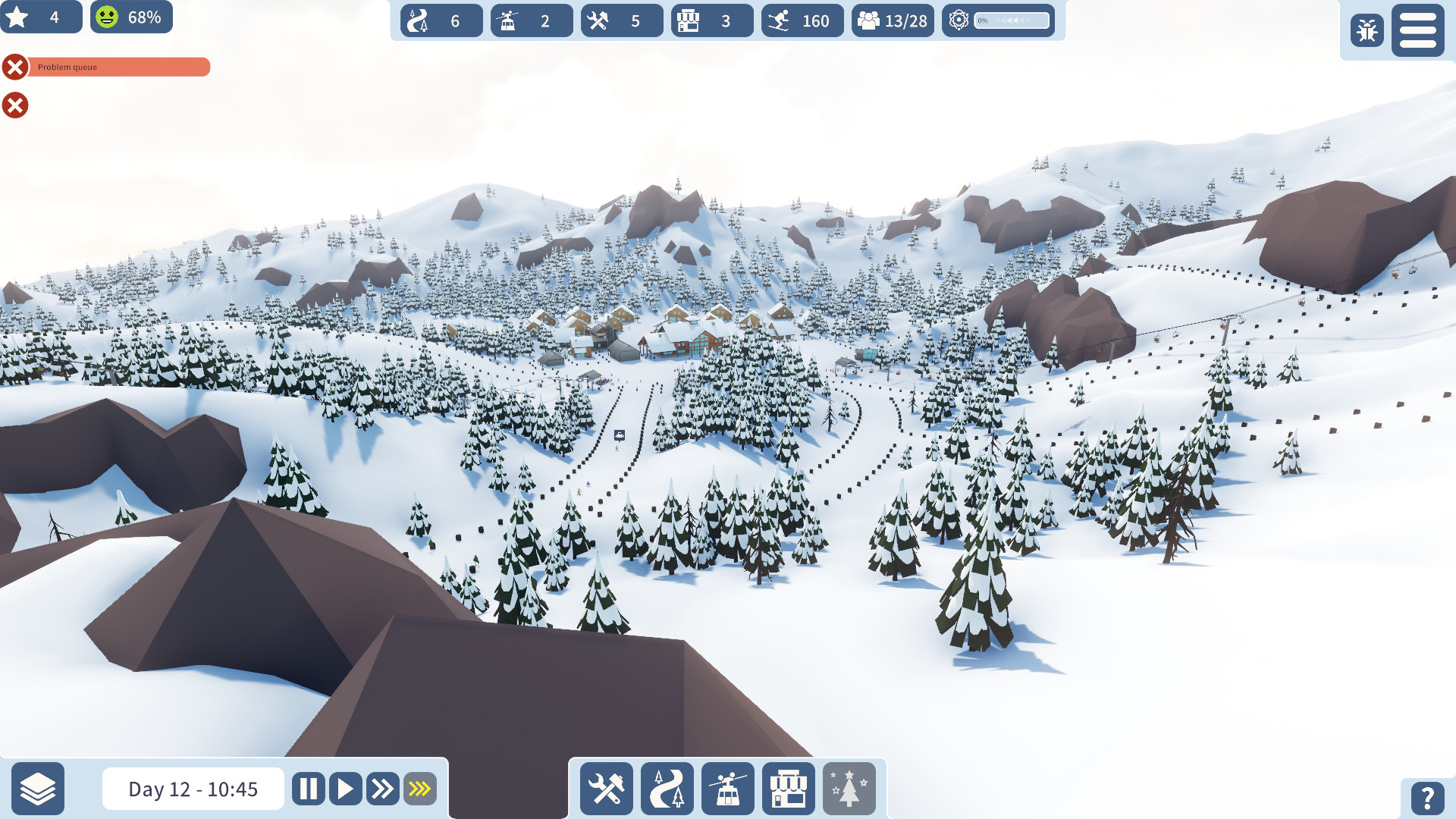
Task: Pause the game simulation
Action: 308,789
